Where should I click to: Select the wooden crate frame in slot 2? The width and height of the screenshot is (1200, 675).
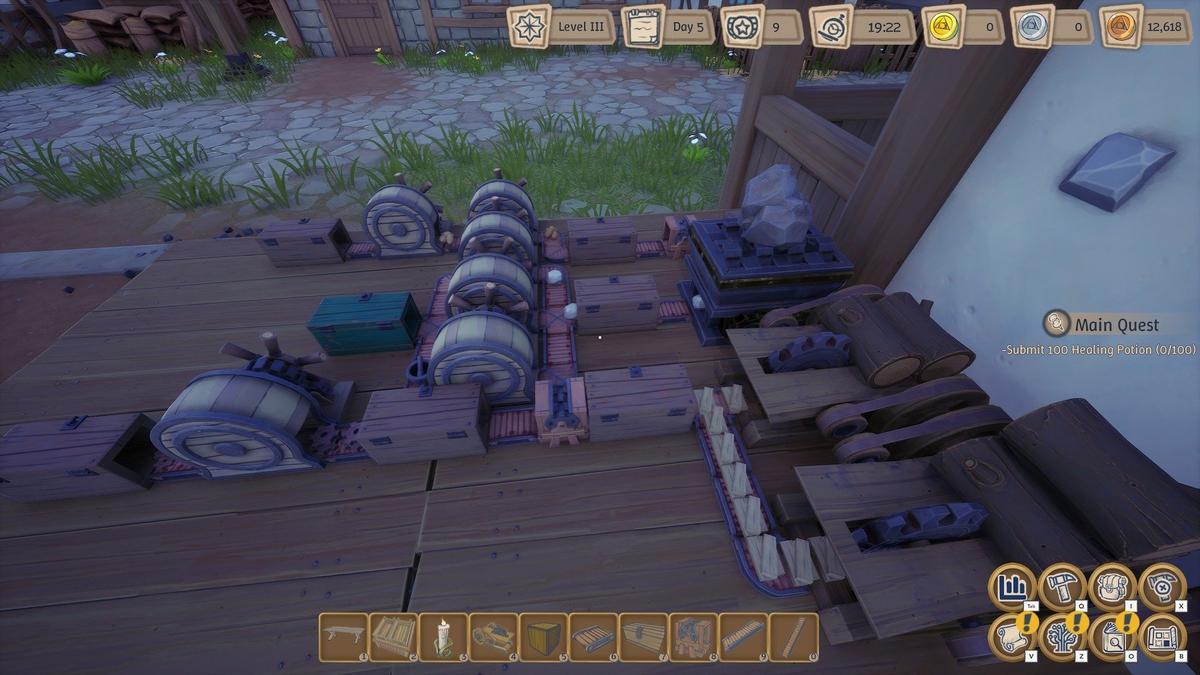pyautogui.click(x=393, y=636)
